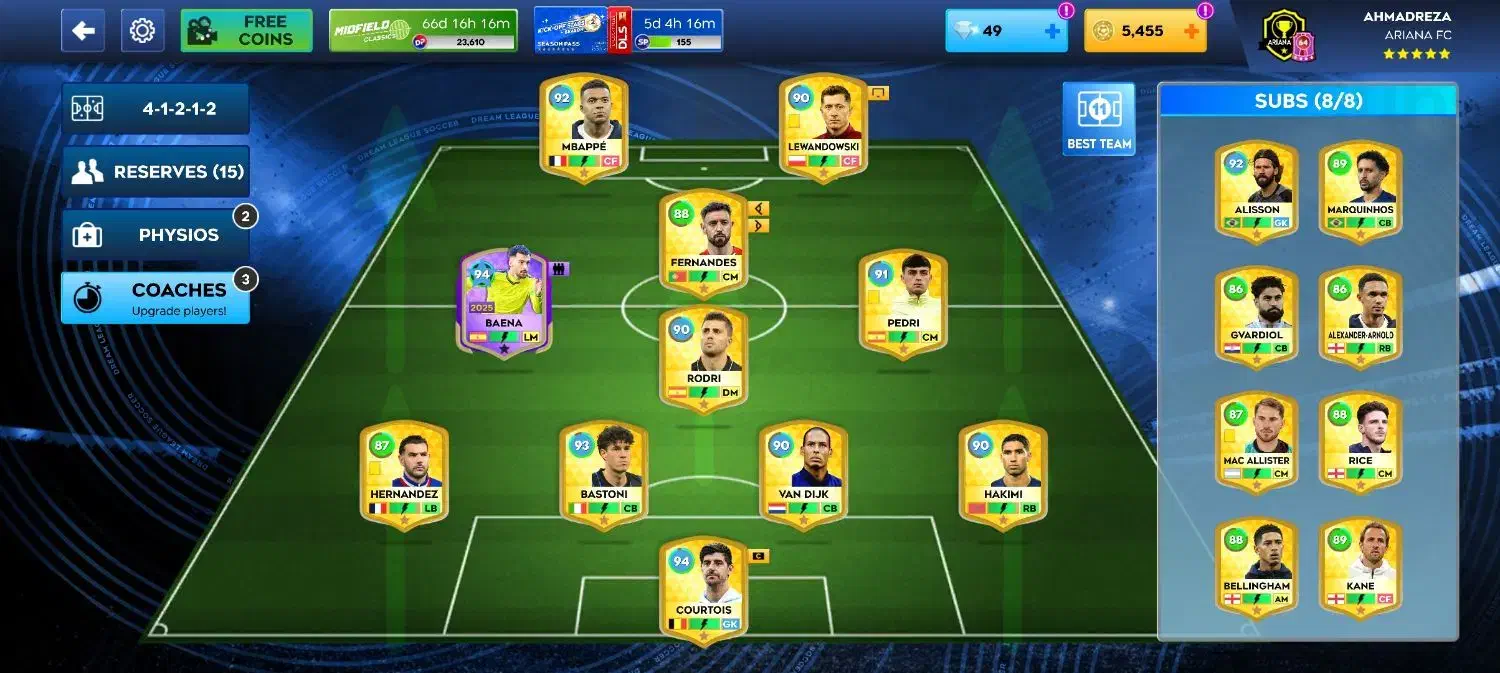This screenshot has height=673, width=1500.
Task: Open the Reserves (15) list
Action: (x=156, y=172)
